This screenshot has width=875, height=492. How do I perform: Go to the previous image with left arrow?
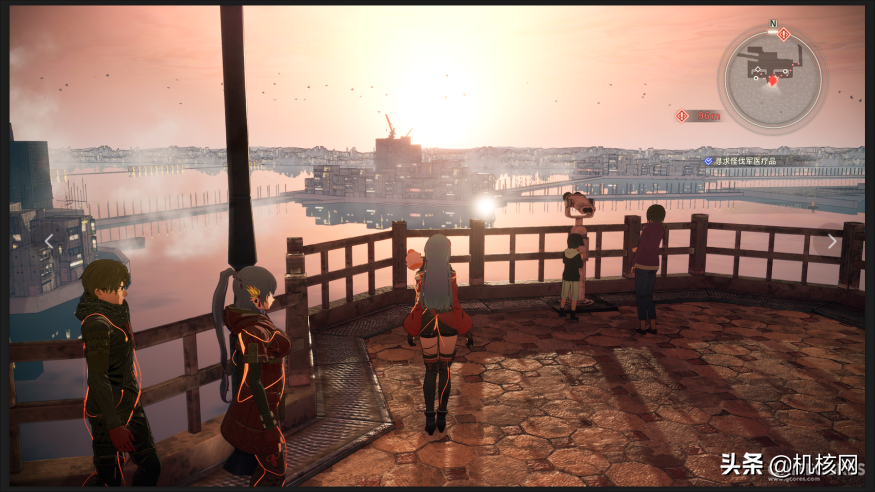click(x=48, y=241)
